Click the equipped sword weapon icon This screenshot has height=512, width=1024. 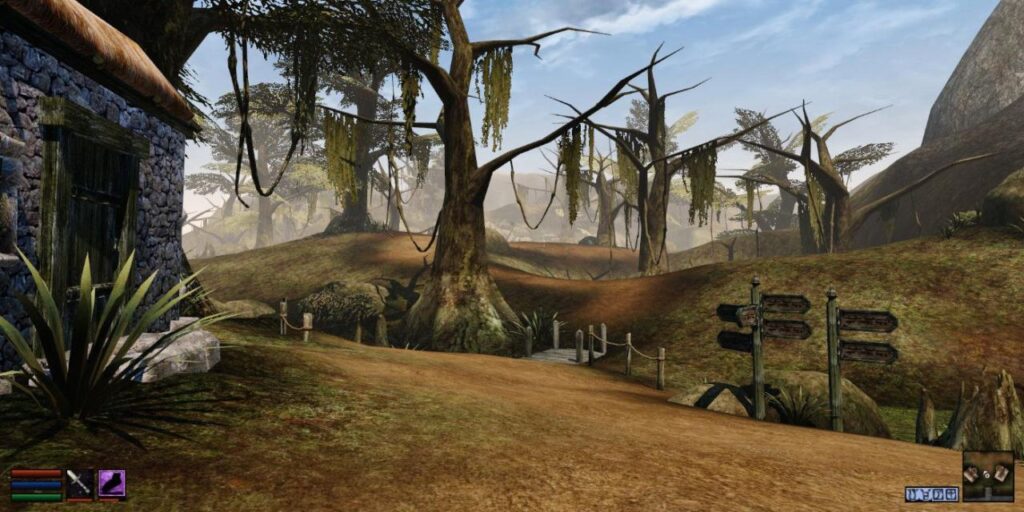pos(79,483)
